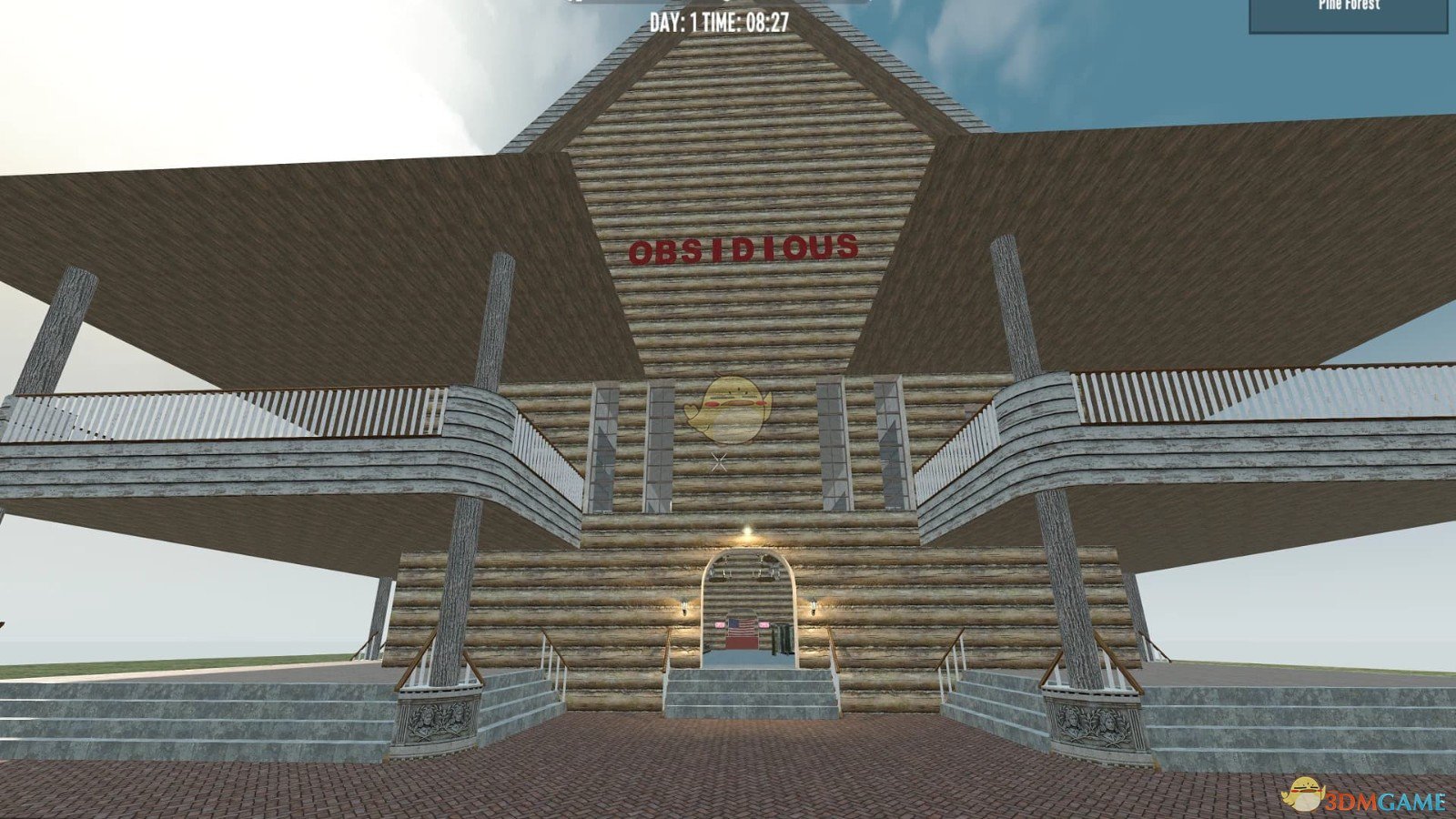Image resolution: width=1456 pixels, height=819 pixels.
Task: Click the crosshair marker at screen center
Action: click(718, 460)
